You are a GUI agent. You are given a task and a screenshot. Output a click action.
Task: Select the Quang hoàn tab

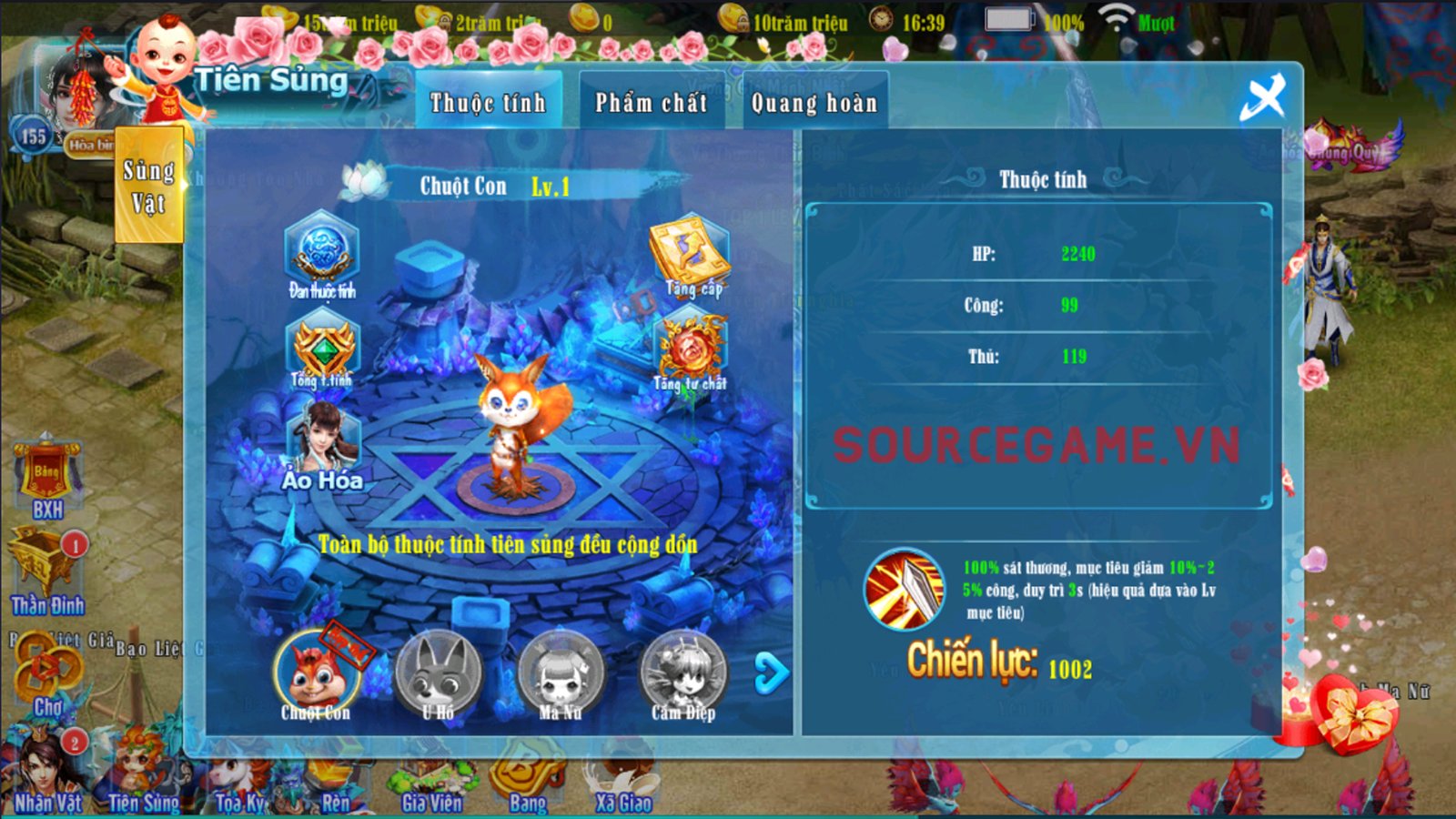click(x=814, y=103)
